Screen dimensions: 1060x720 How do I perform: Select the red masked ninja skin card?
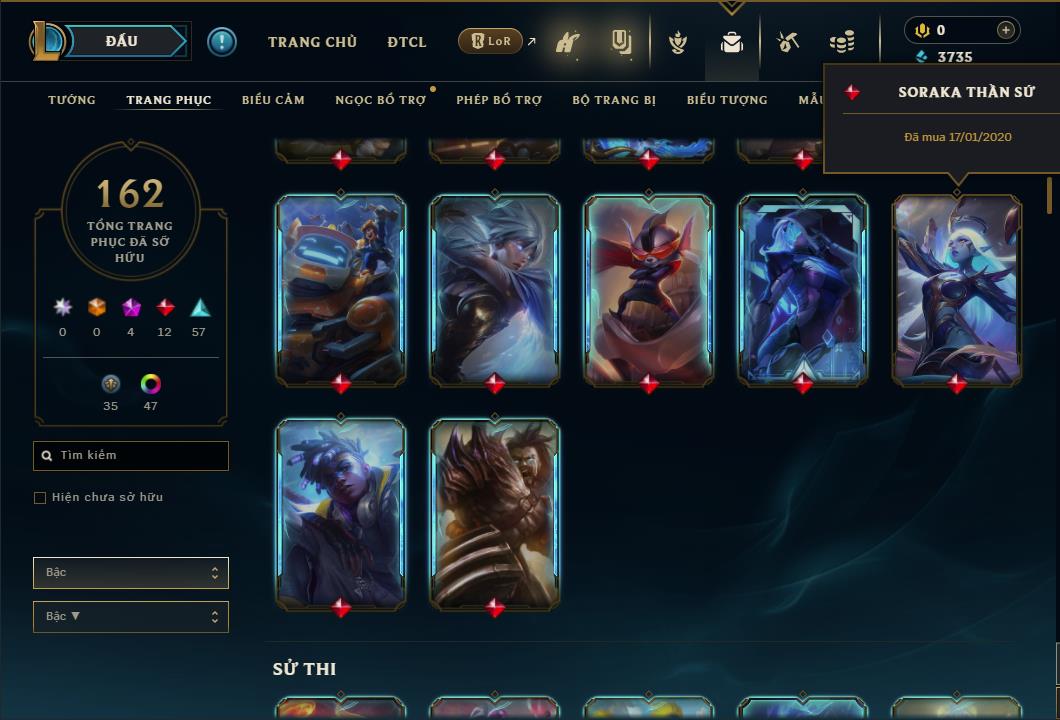coord(649,290)
